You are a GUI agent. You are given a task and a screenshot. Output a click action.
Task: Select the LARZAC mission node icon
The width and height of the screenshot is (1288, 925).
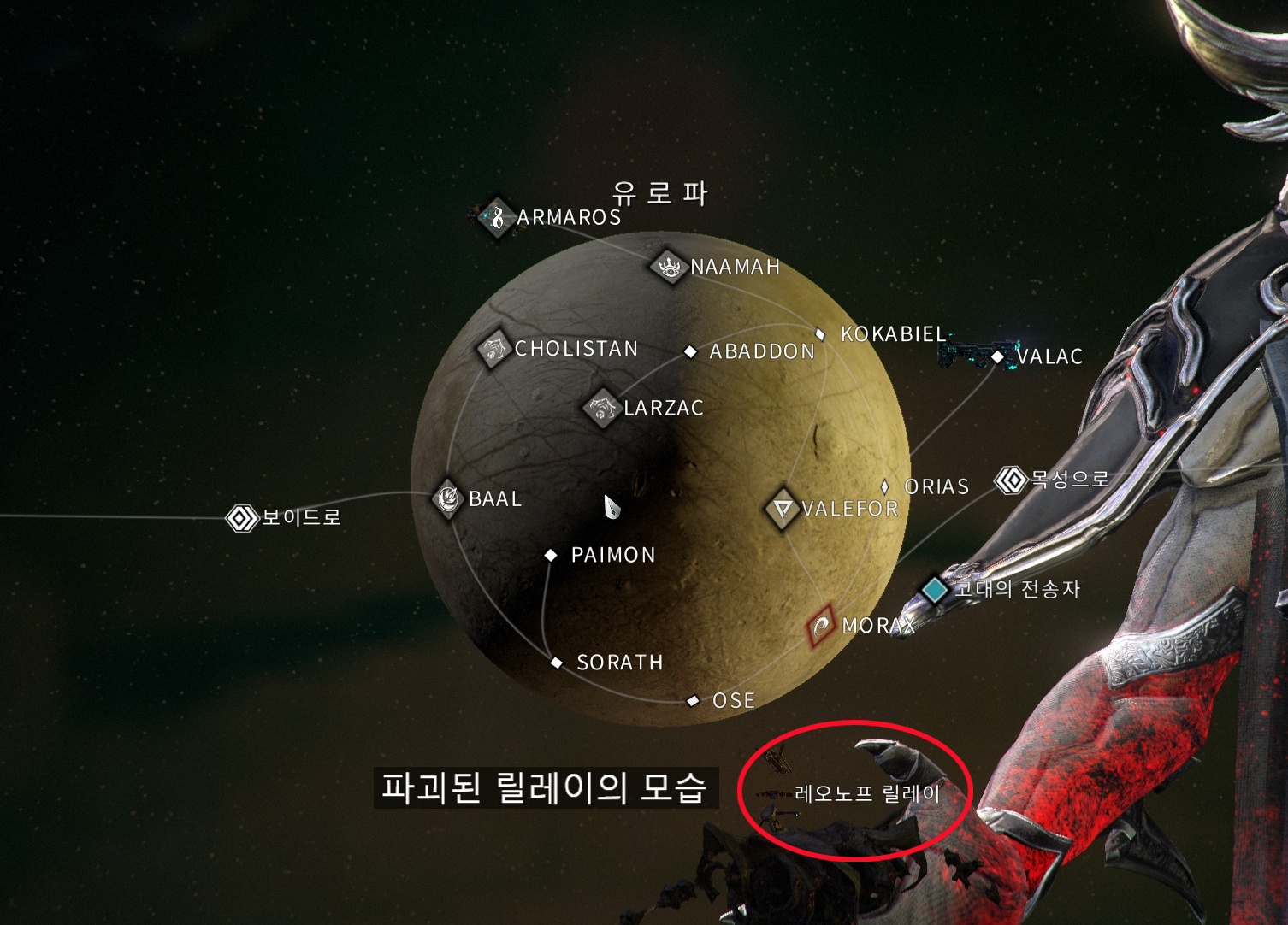coord(601,409)
